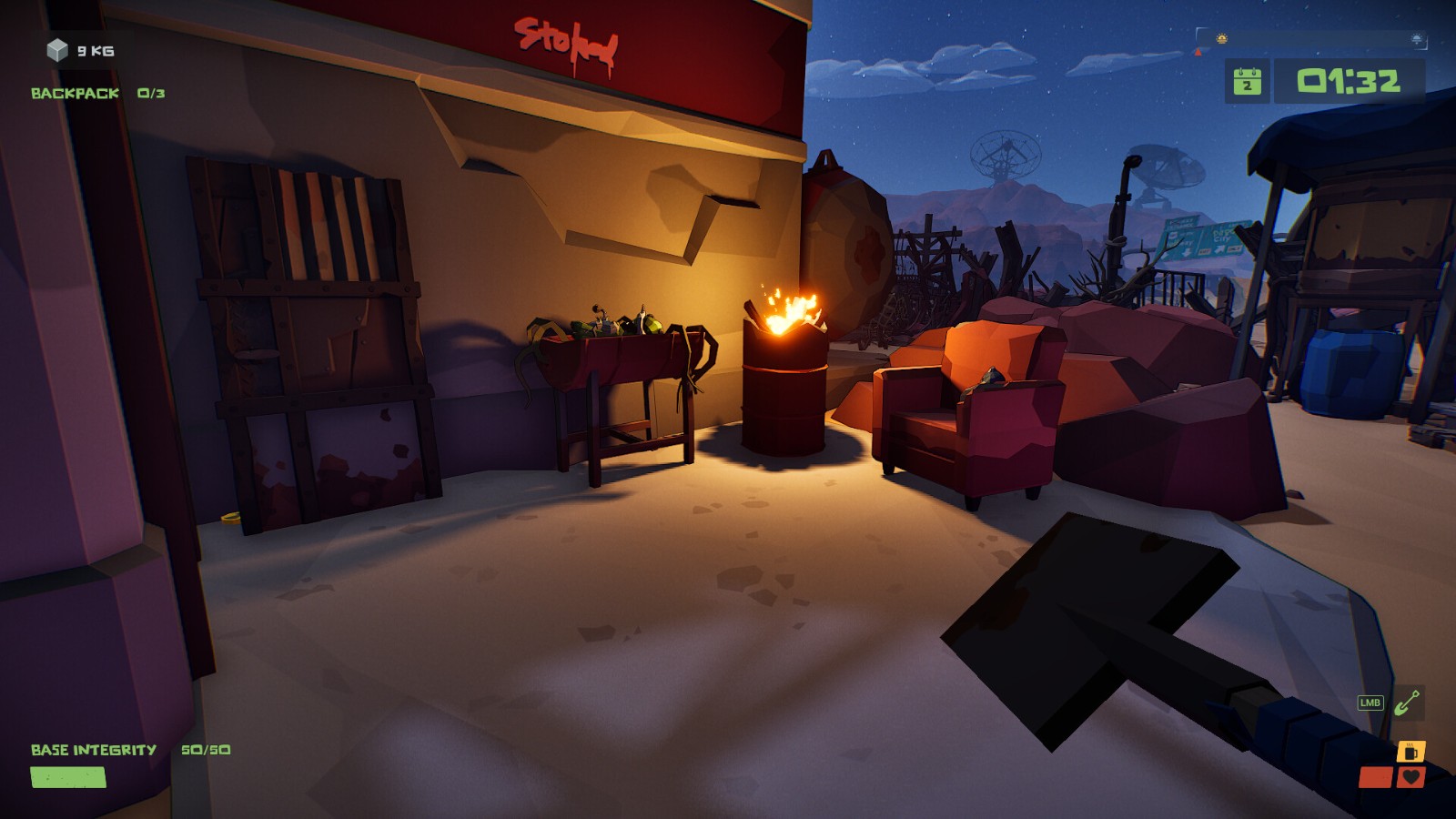Open the Backpack label
Screen dimensions: 1456x819
point(75,93)
